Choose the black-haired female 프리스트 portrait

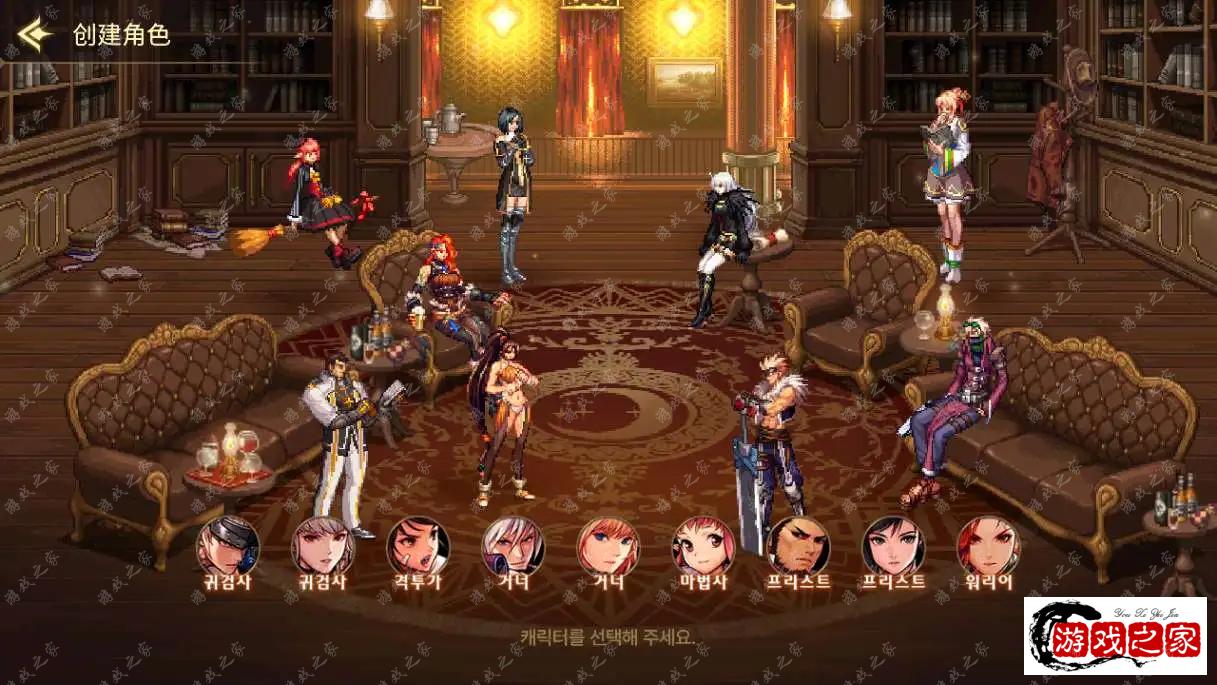pos(893,546)
